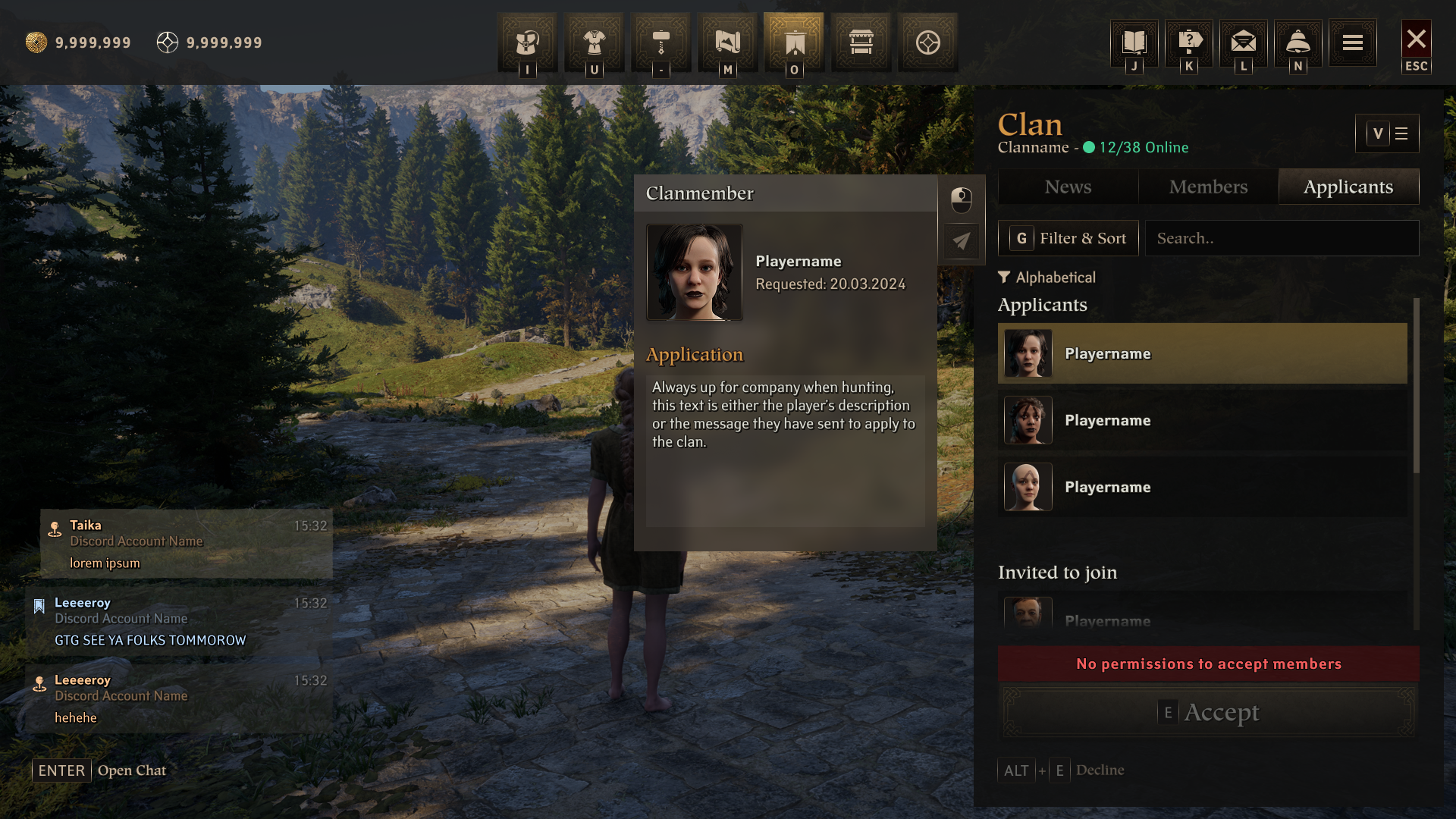Click the clan Search field
The height and width of the screenshot is (819, 1456).
(x=1282, y=238)
